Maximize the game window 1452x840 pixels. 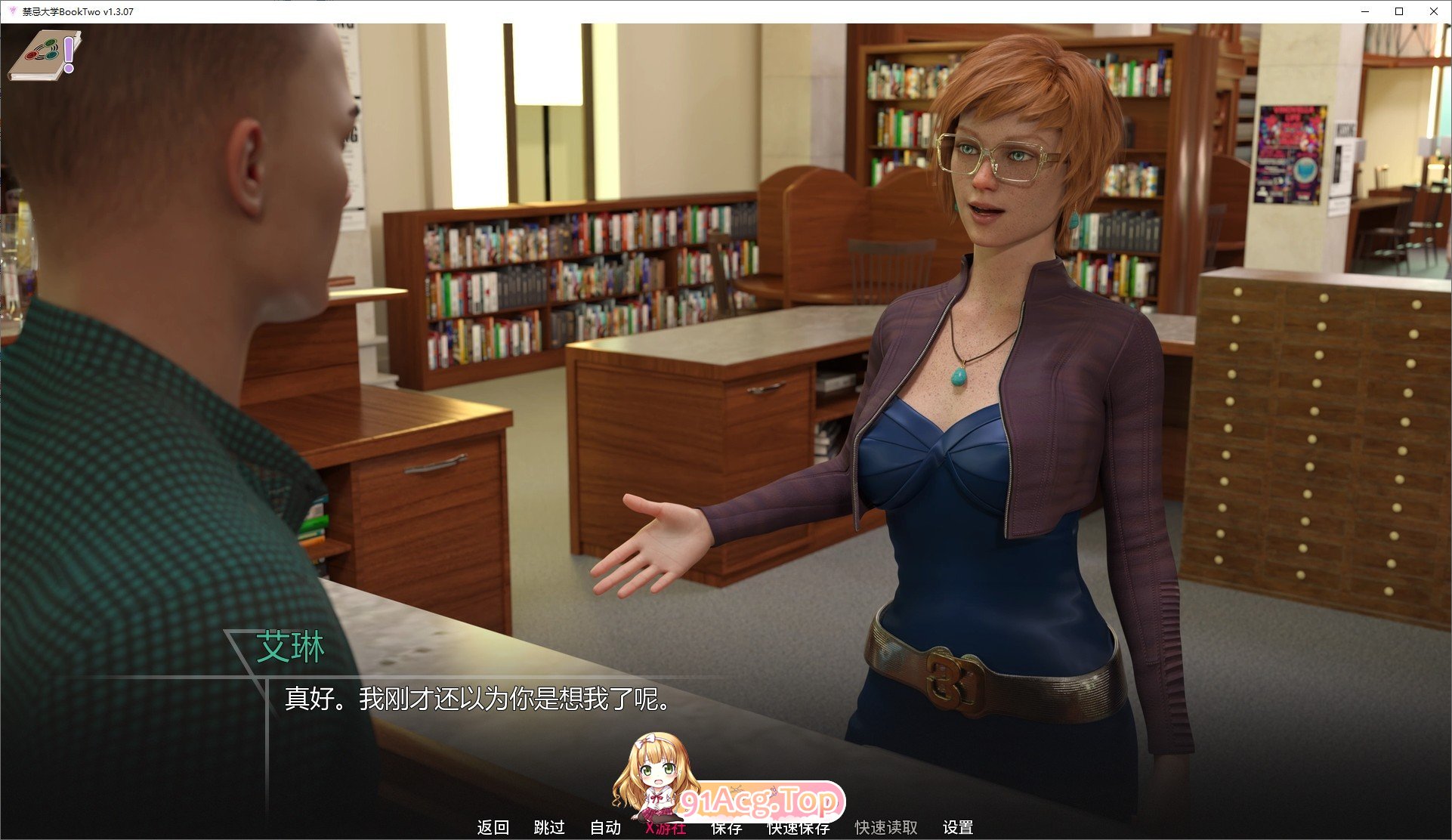1398,11
